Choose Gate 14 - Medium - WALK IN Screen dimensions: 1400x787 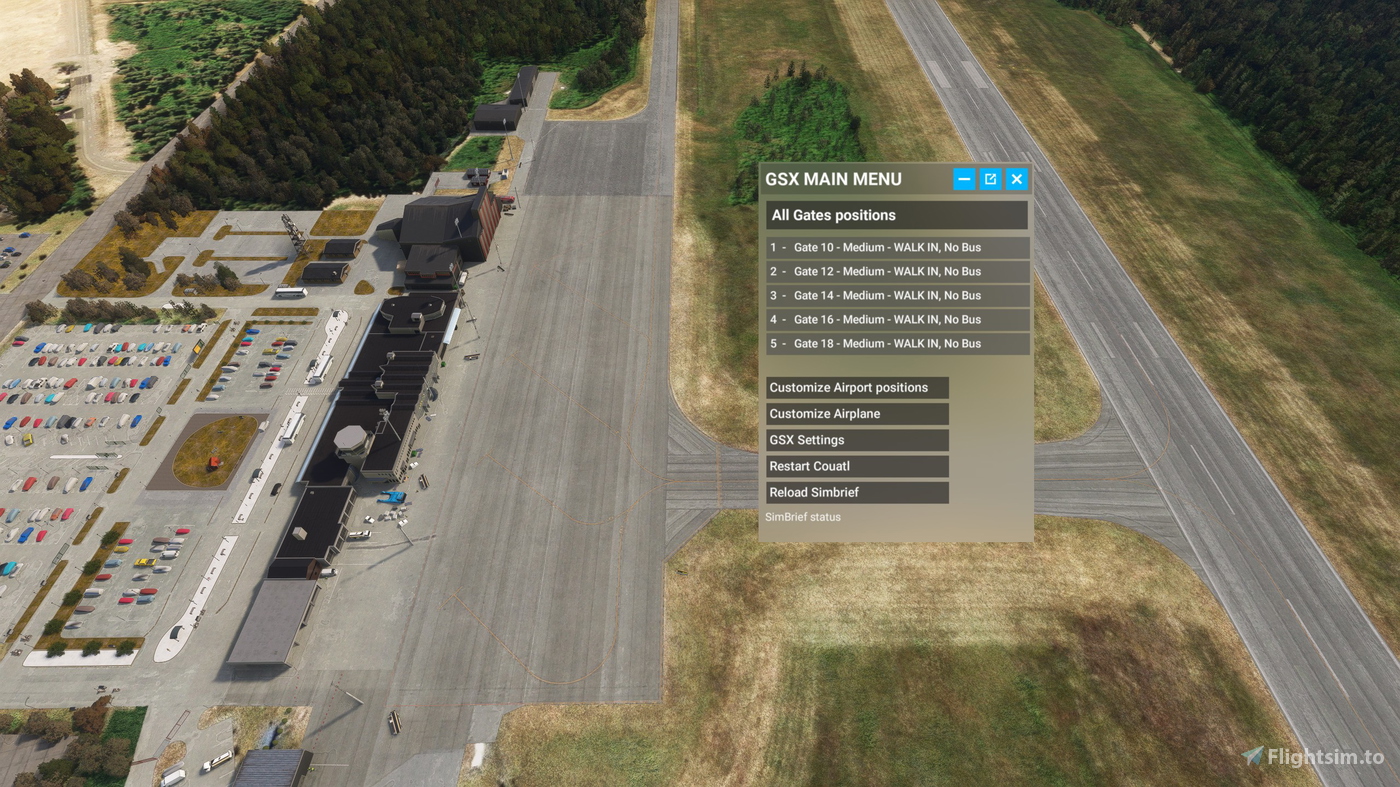(895, 295)
